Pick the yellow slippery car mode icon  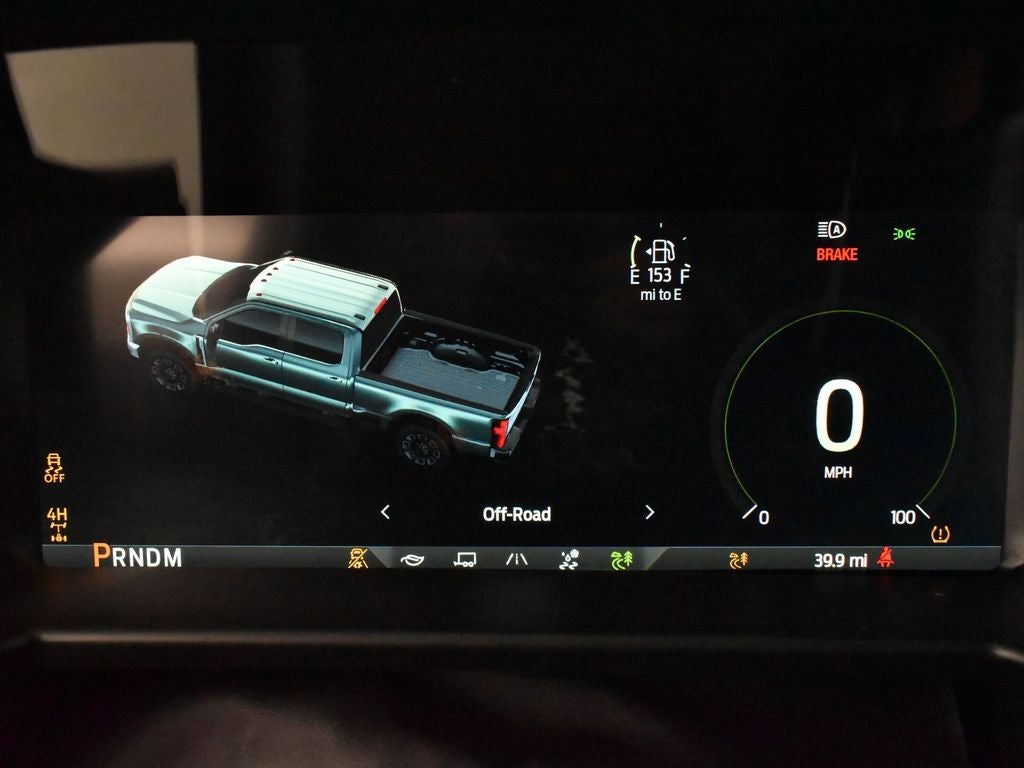pos(358,559)
